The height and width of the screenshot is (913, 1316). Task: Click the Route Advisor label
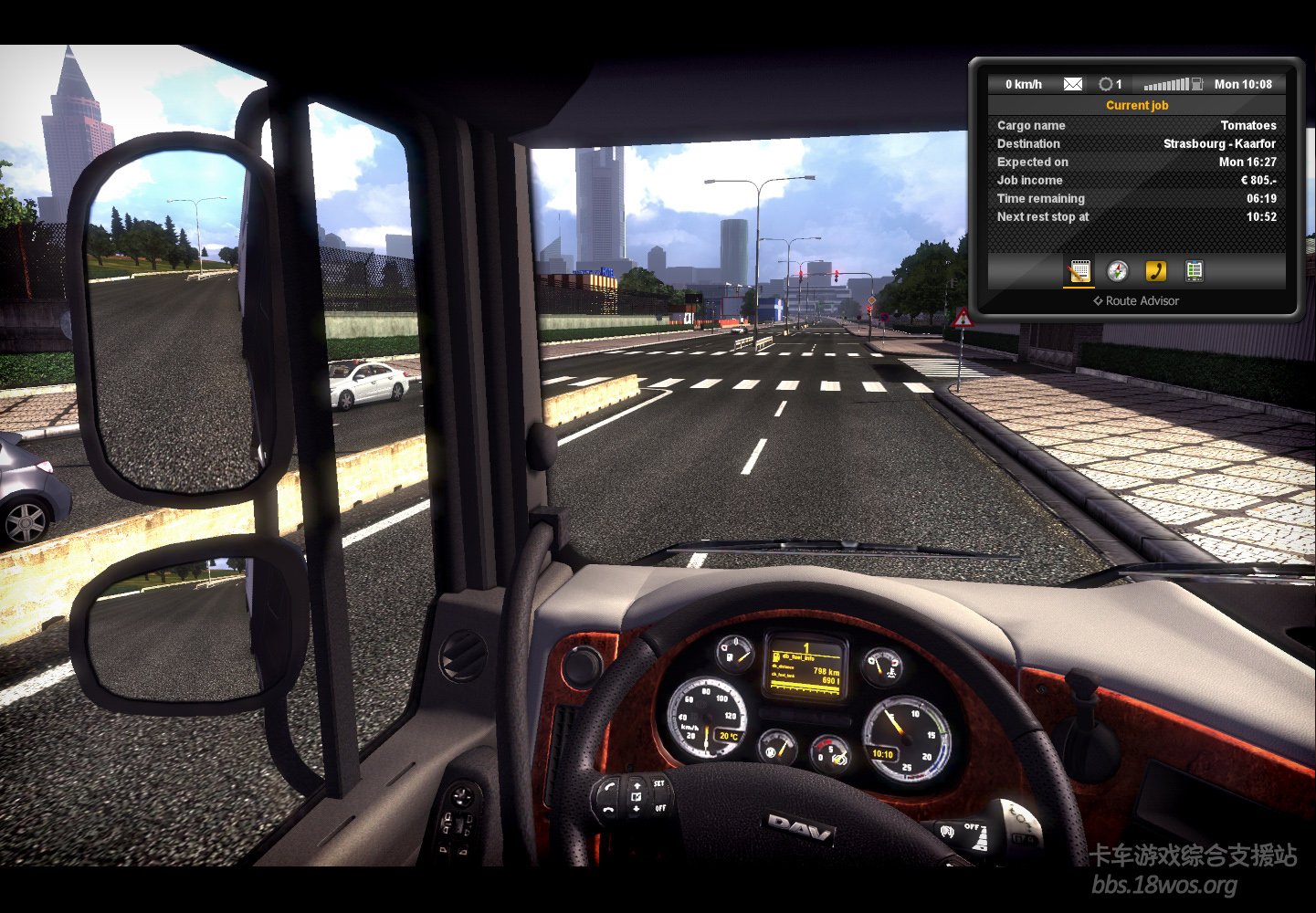point(1137,301)
